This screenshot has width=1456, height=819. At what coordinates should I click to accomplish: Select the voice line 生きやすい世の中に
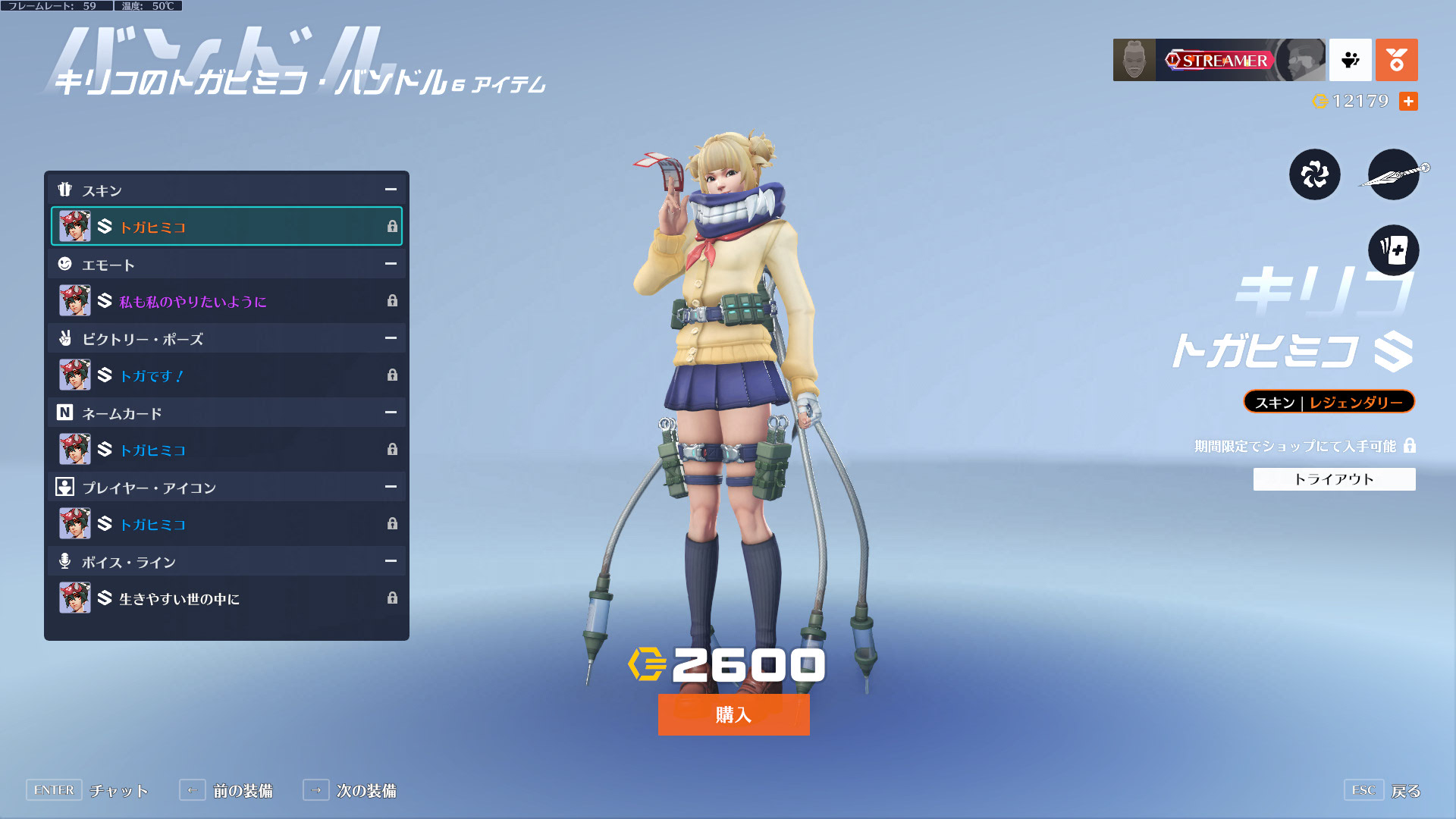coord(227,598)
